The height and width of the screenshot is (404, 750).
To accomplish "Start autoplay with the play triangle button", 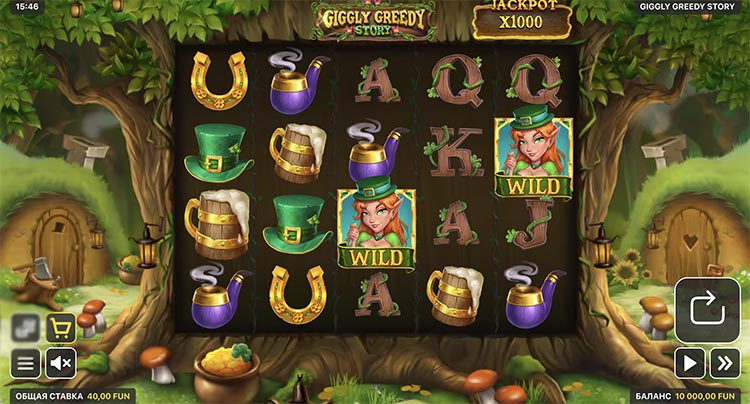I will coord(689,362).
